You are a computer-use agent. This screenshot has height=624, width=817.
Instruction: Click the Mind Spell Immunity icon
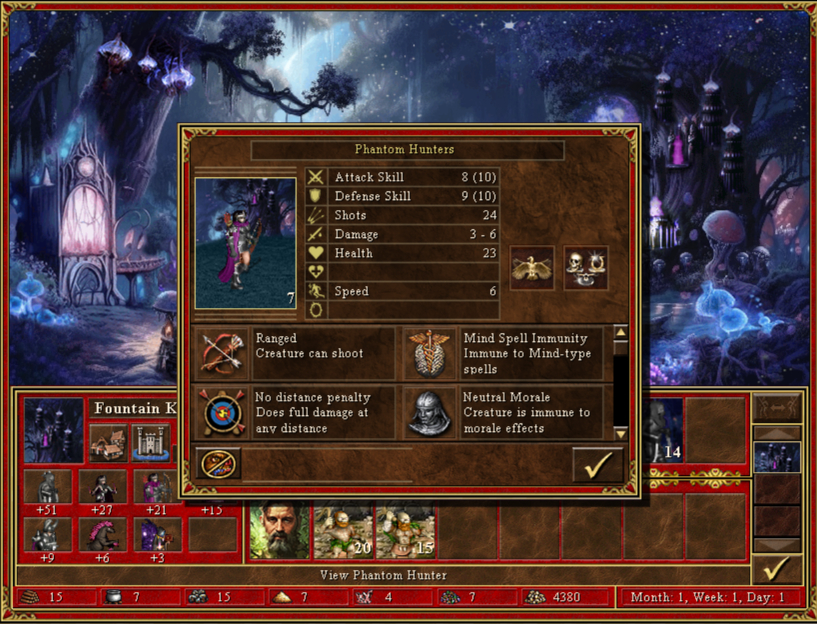coord(431,353)
